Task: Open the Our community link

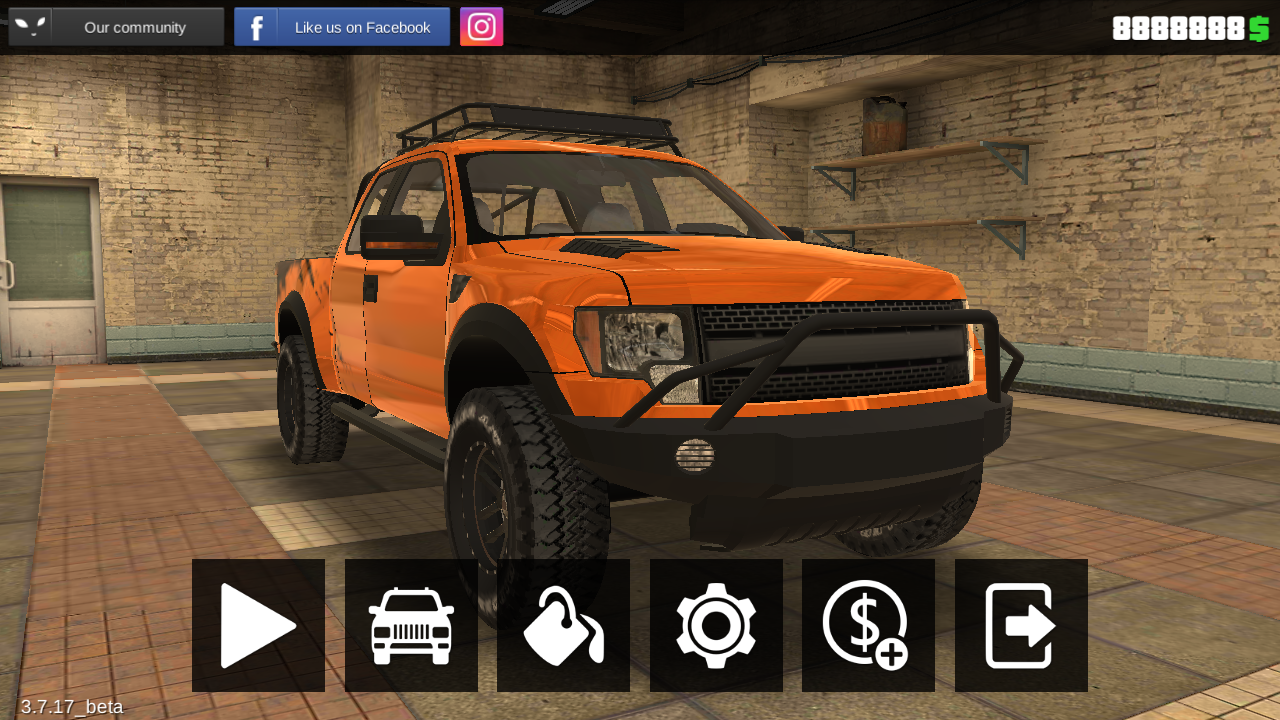Action: 116,27
